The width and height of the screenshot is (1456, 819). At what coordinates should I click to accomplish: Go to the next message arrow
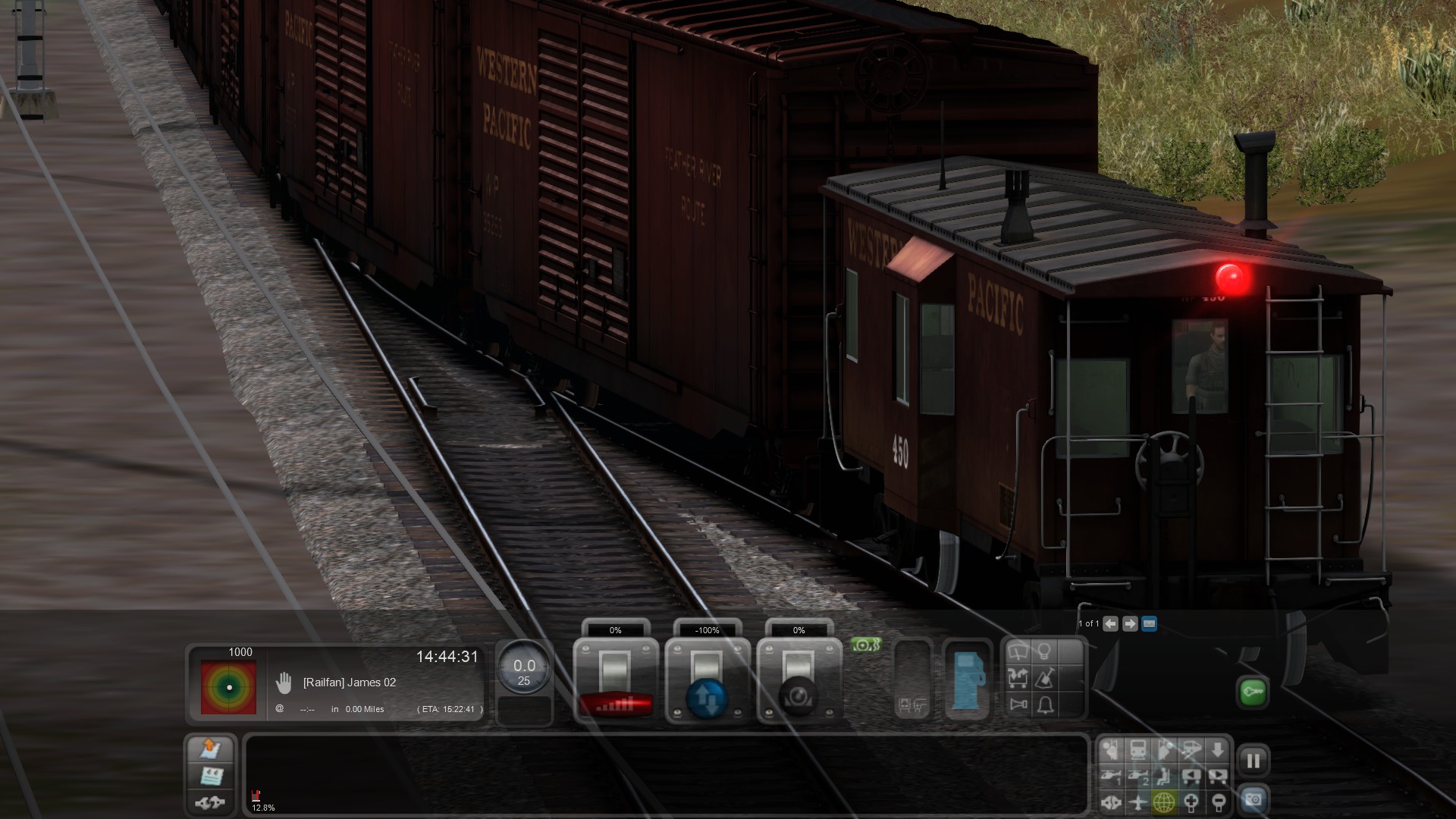[x=1130, y=623]
